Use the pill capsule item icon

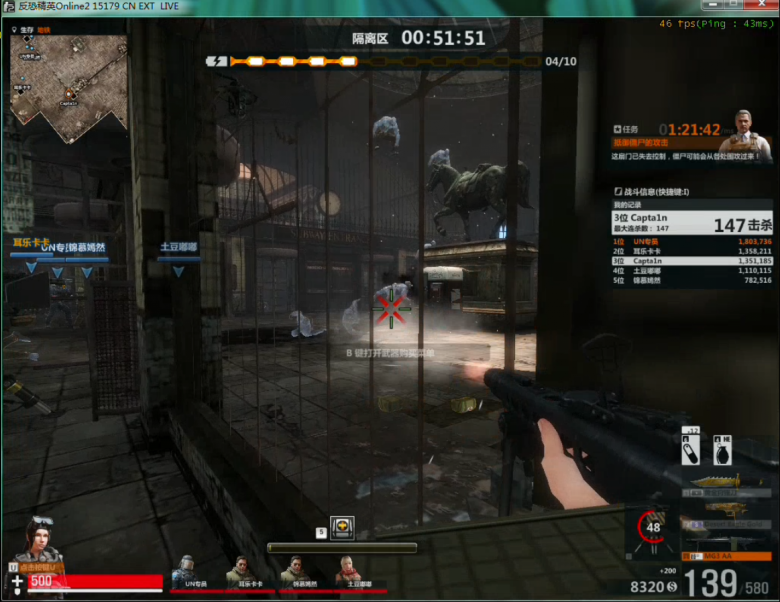(690, 452)
